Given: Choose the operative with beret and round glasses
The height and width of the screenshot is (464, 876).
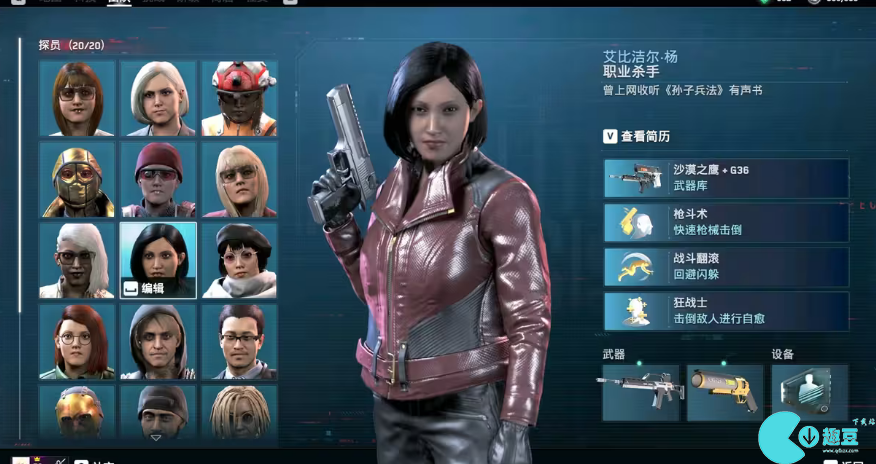Looking at the screenshot, I should [x=239, y=260].
